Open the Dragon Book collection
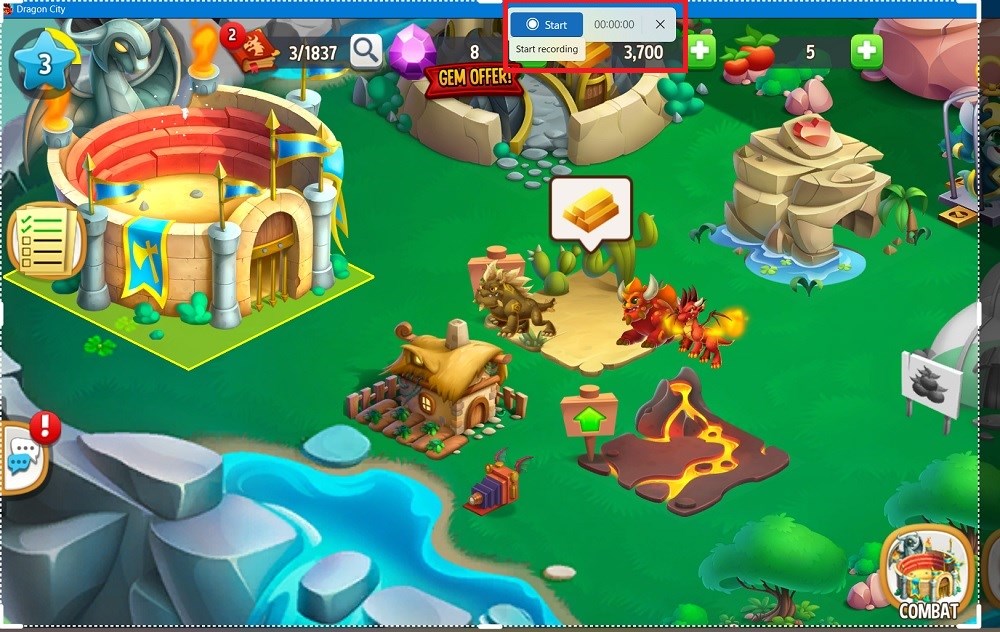The image size is (1000, 632). [254, 51]
